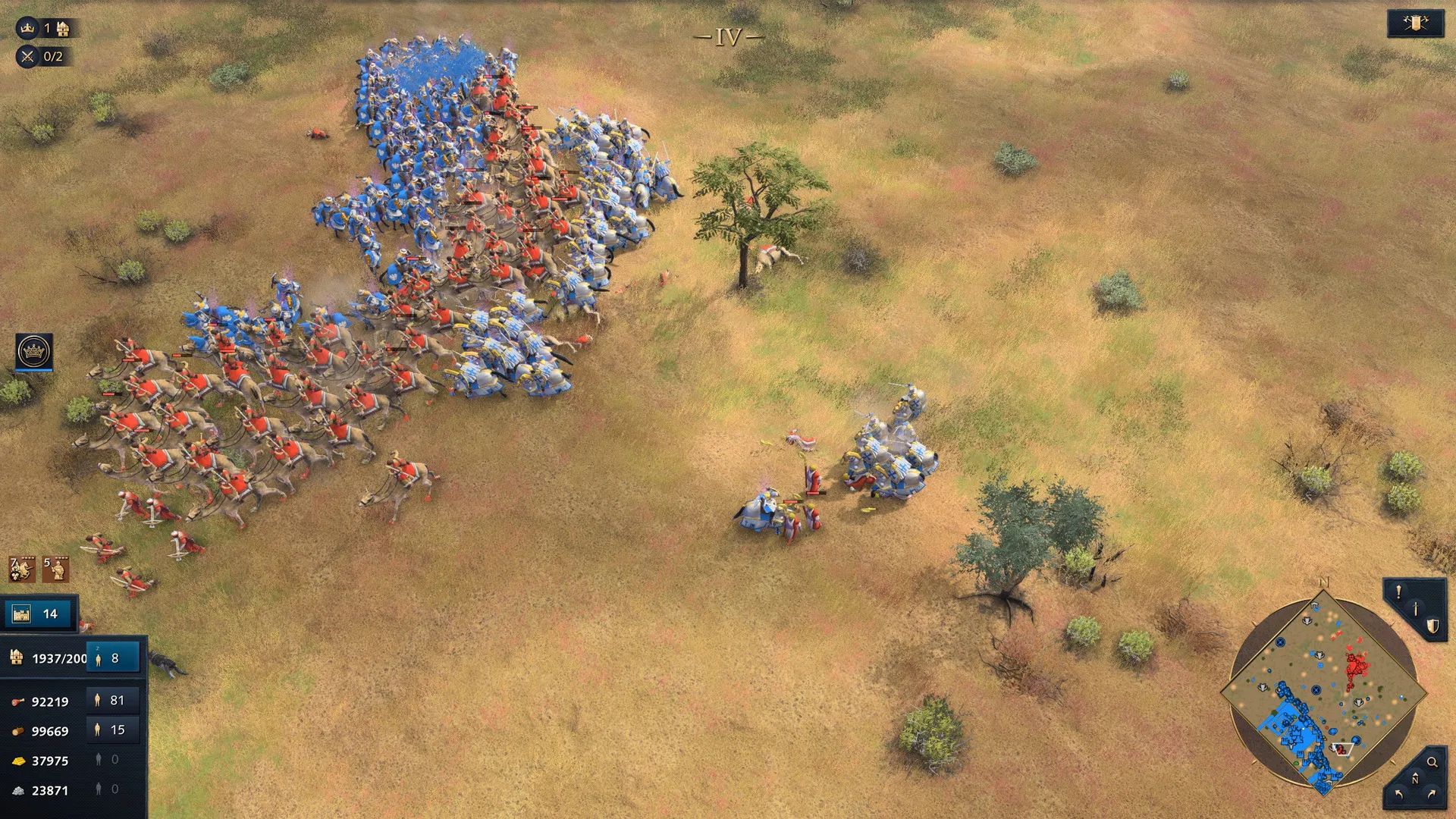Screen dimensions: 1456x819
Task: Click the crown landmark victory objective icon
Action: (x=27, y=28)
